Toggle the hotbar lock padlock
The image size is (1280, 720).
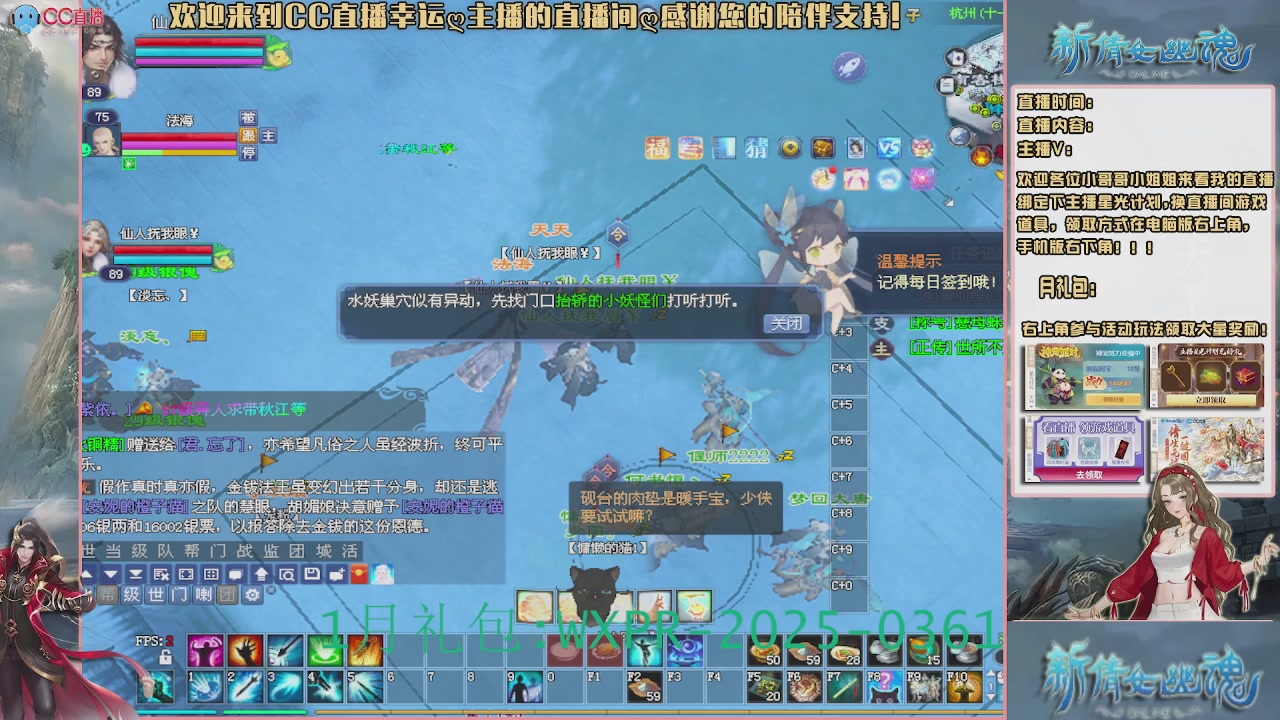coord(165,656)
